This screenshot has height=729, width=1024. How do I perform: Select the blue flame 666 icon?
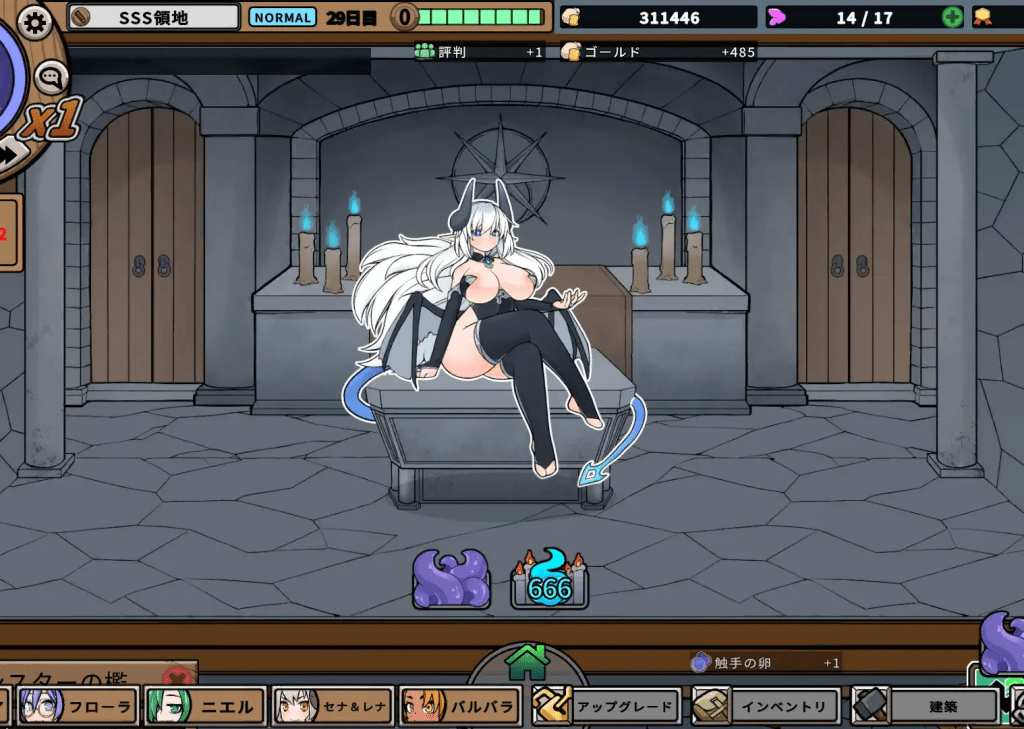(549, 580)
